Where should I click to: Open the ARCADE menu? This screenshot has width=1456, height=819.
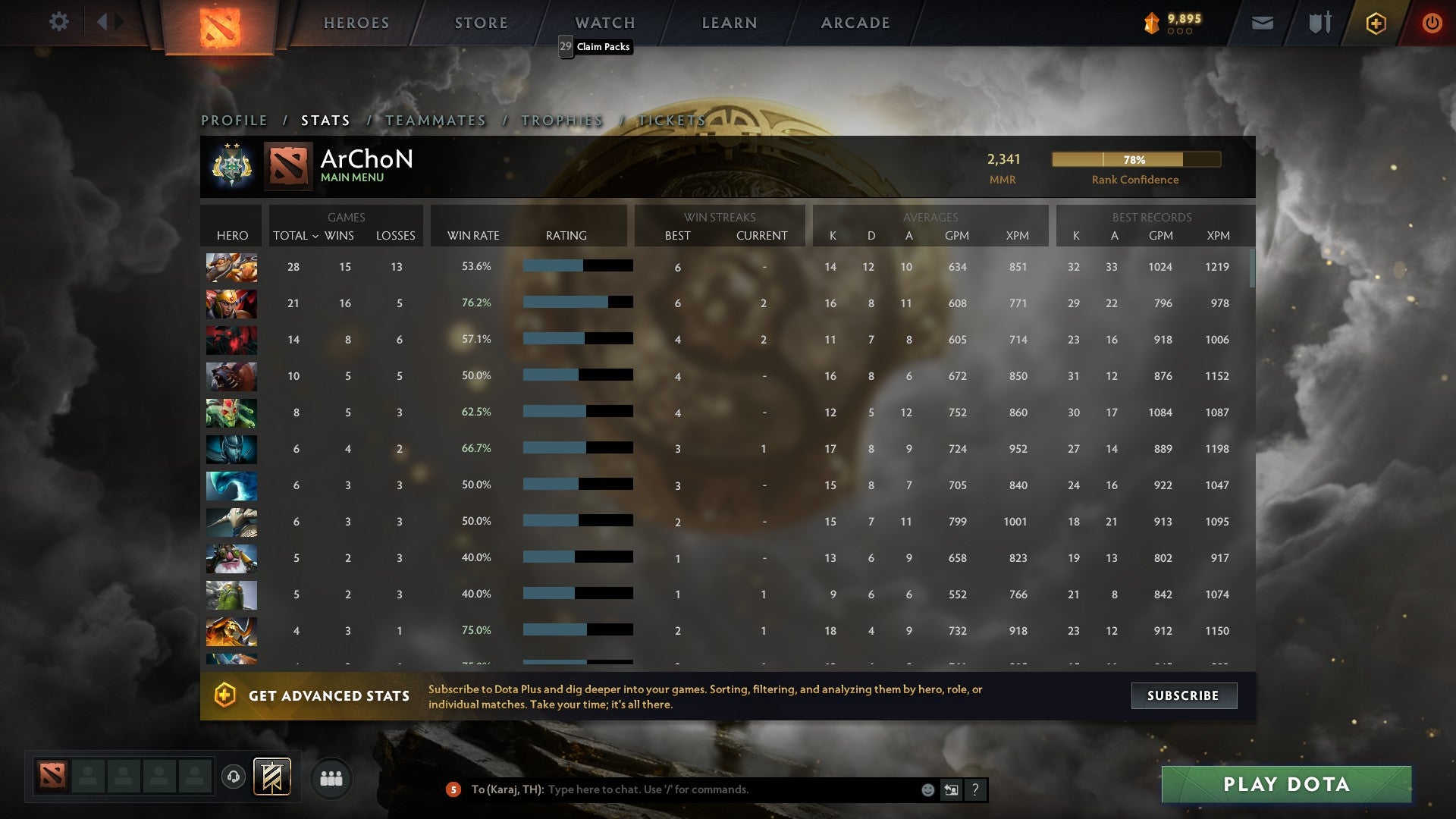(x=855, y=23)
